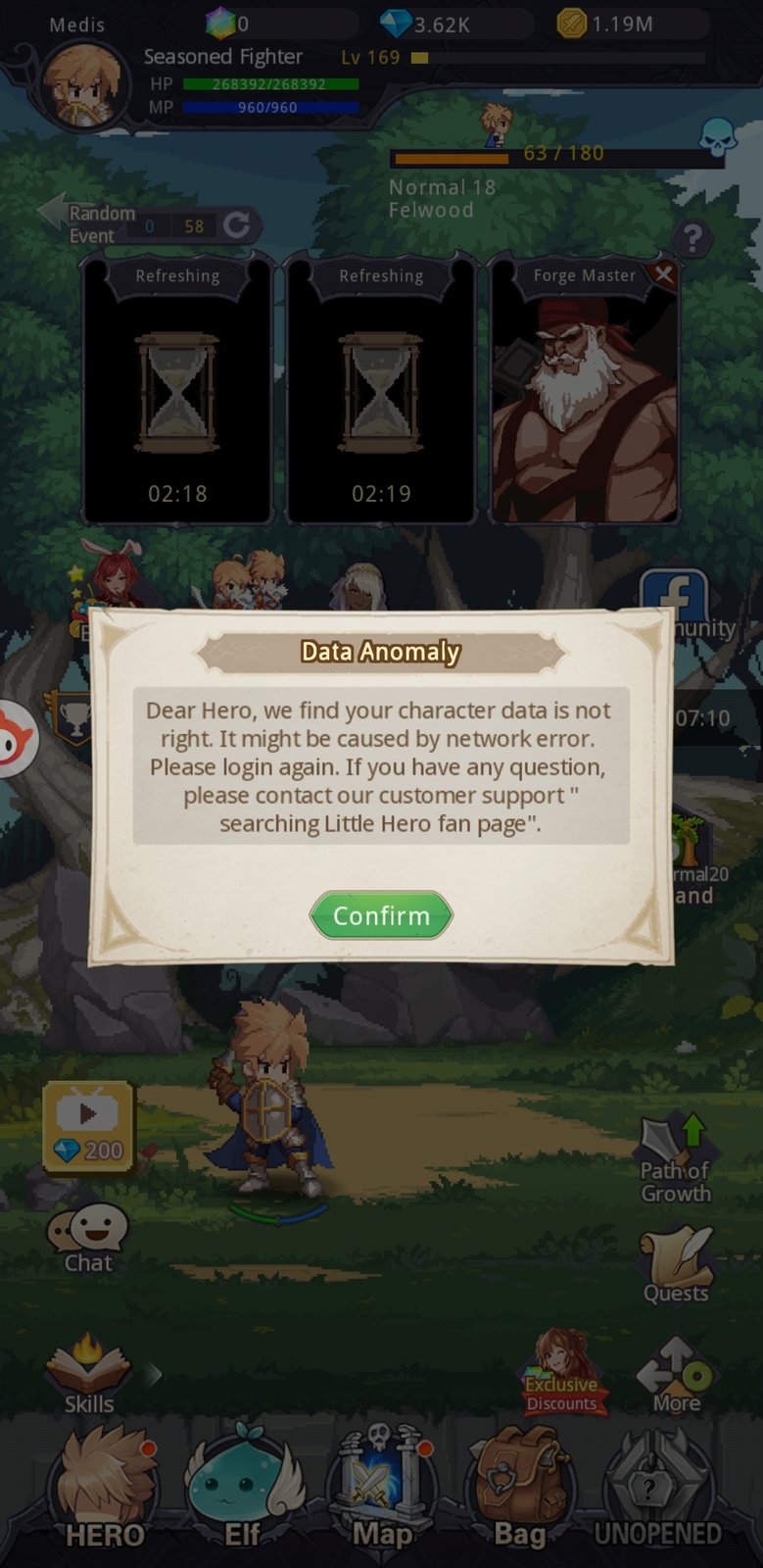Tap the locked UNOPENED tab
This screenshot has width=763, height=1568.
pos(656,1490)
